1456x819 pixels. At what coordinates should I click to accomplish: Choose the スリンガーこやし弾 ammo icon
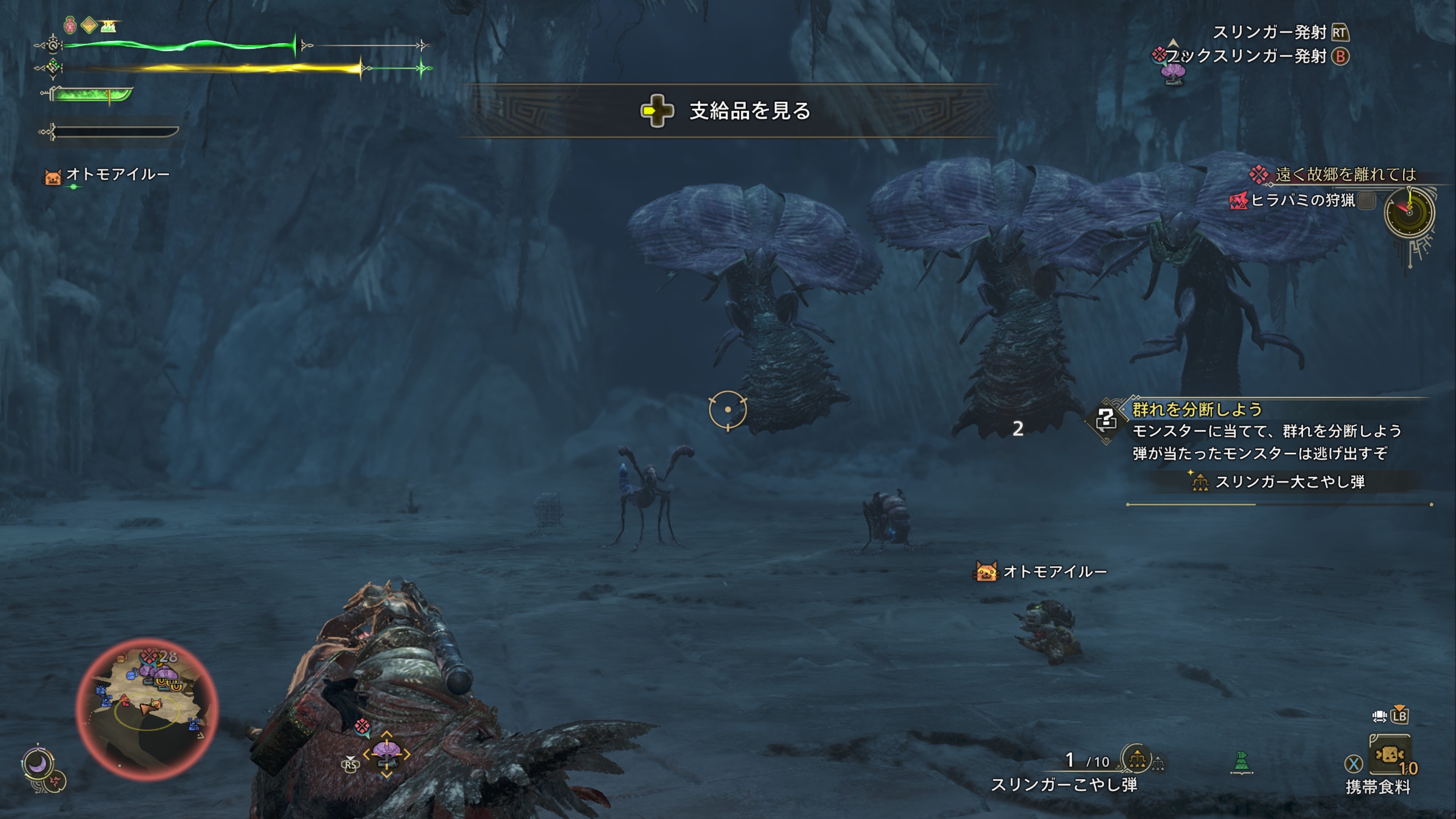tap(1137, 759)
